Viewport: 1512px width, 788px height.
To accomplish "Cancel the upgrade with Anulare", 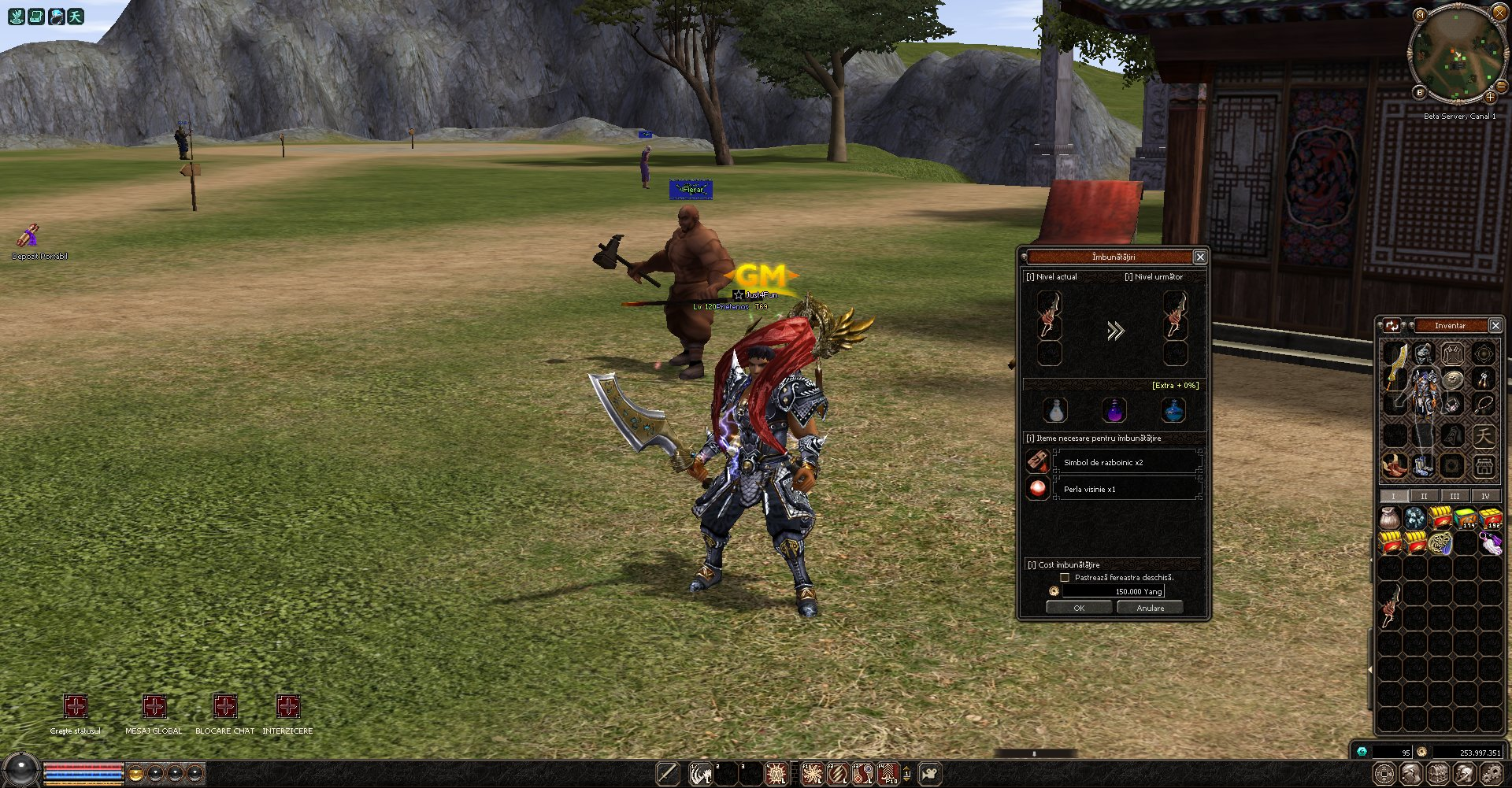I will point(1150,608).
